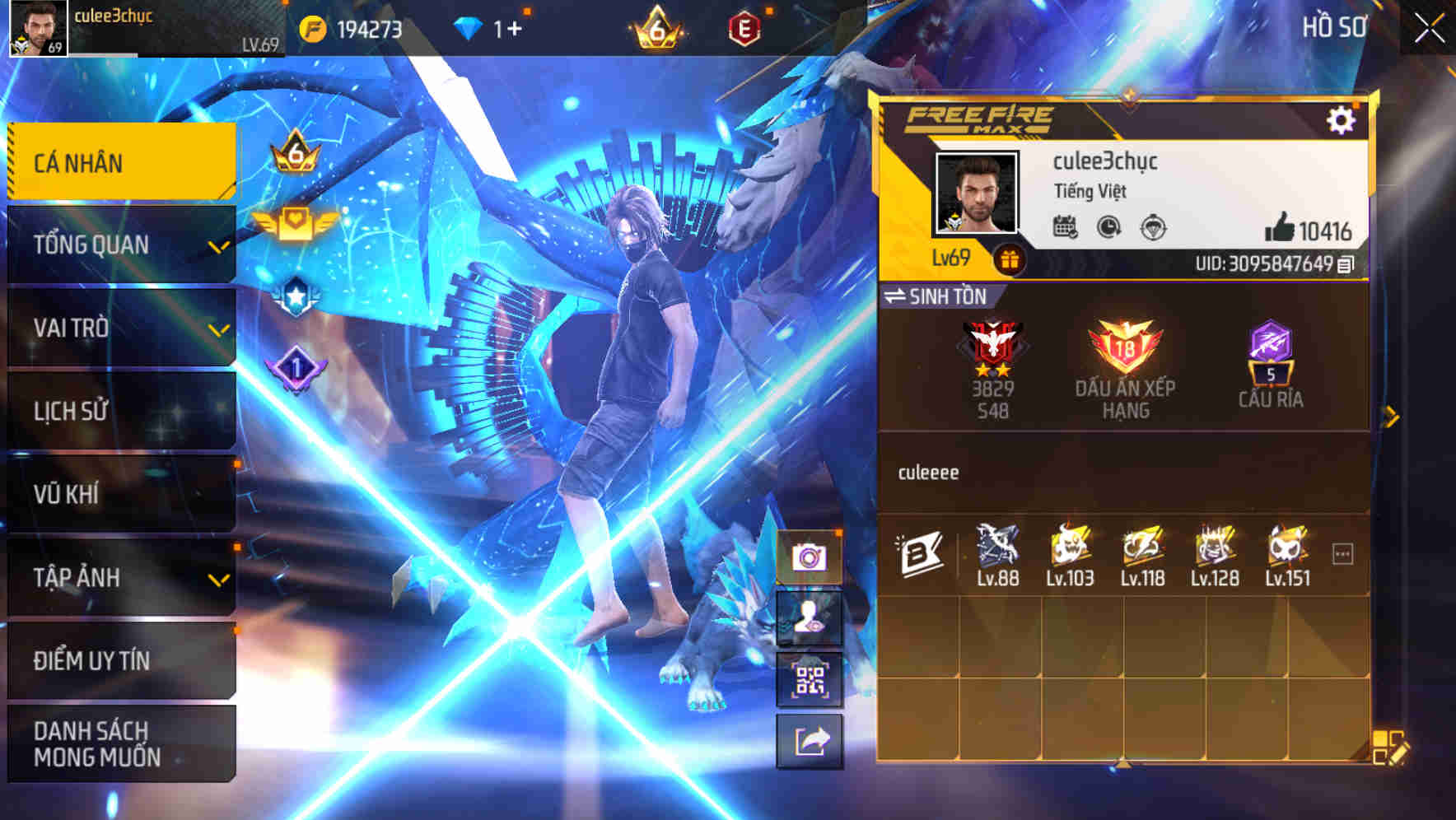Viewport: 1456px width, 820px height.
Task: Click the playtime clock icon
Action: [x=1107, y=226]
